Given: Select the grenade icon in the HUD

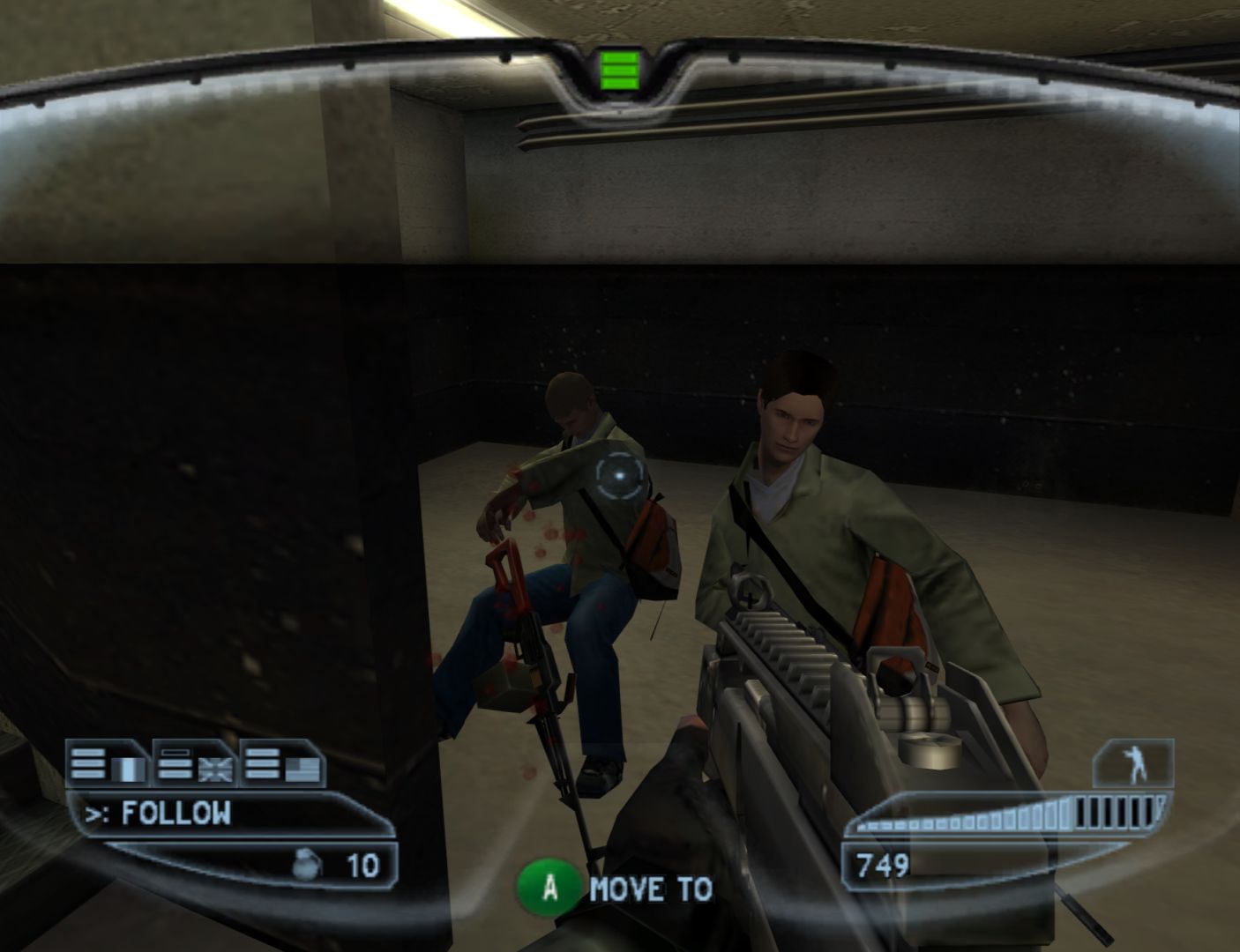Looking at the screenshot, I should pos(304,865).
